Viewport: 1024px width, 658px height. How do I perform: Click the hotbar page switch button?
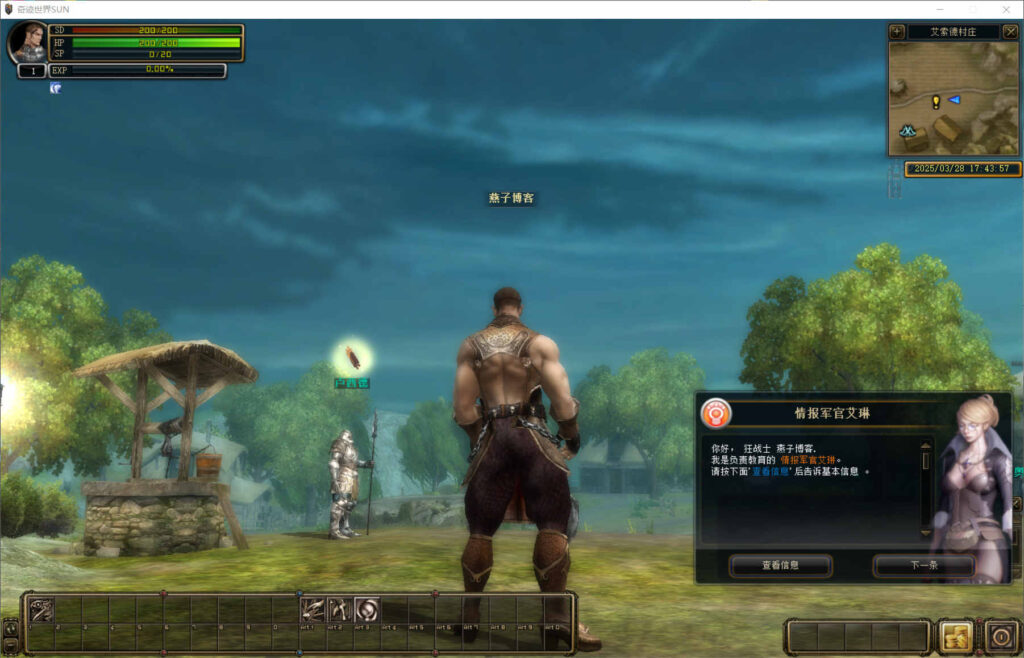[11, 629]
